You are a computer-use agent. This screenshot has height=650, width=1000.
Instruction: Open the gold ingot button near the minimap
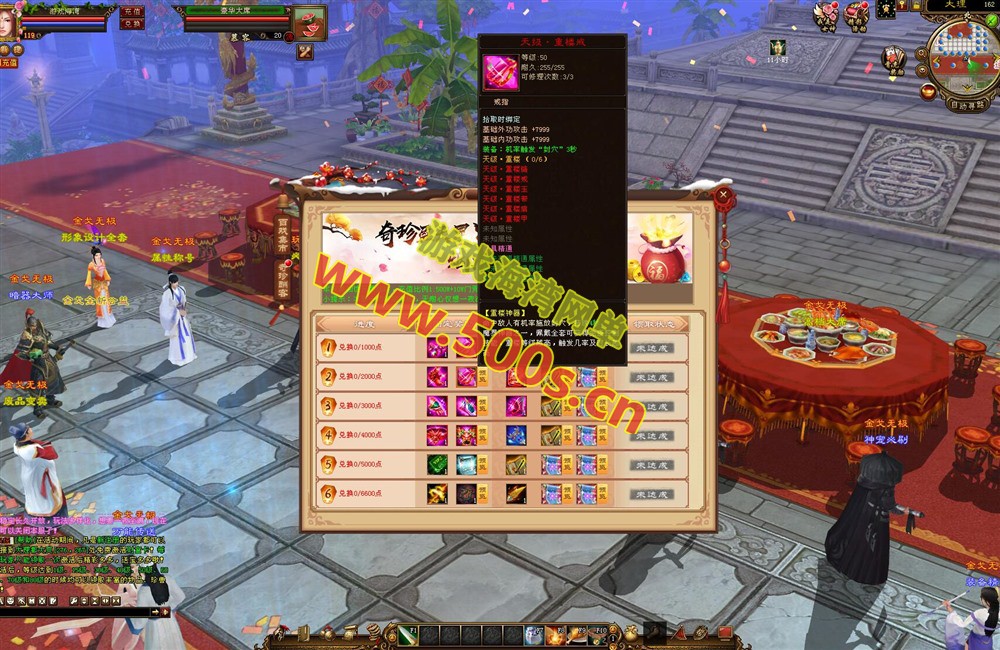pos(928,91)
